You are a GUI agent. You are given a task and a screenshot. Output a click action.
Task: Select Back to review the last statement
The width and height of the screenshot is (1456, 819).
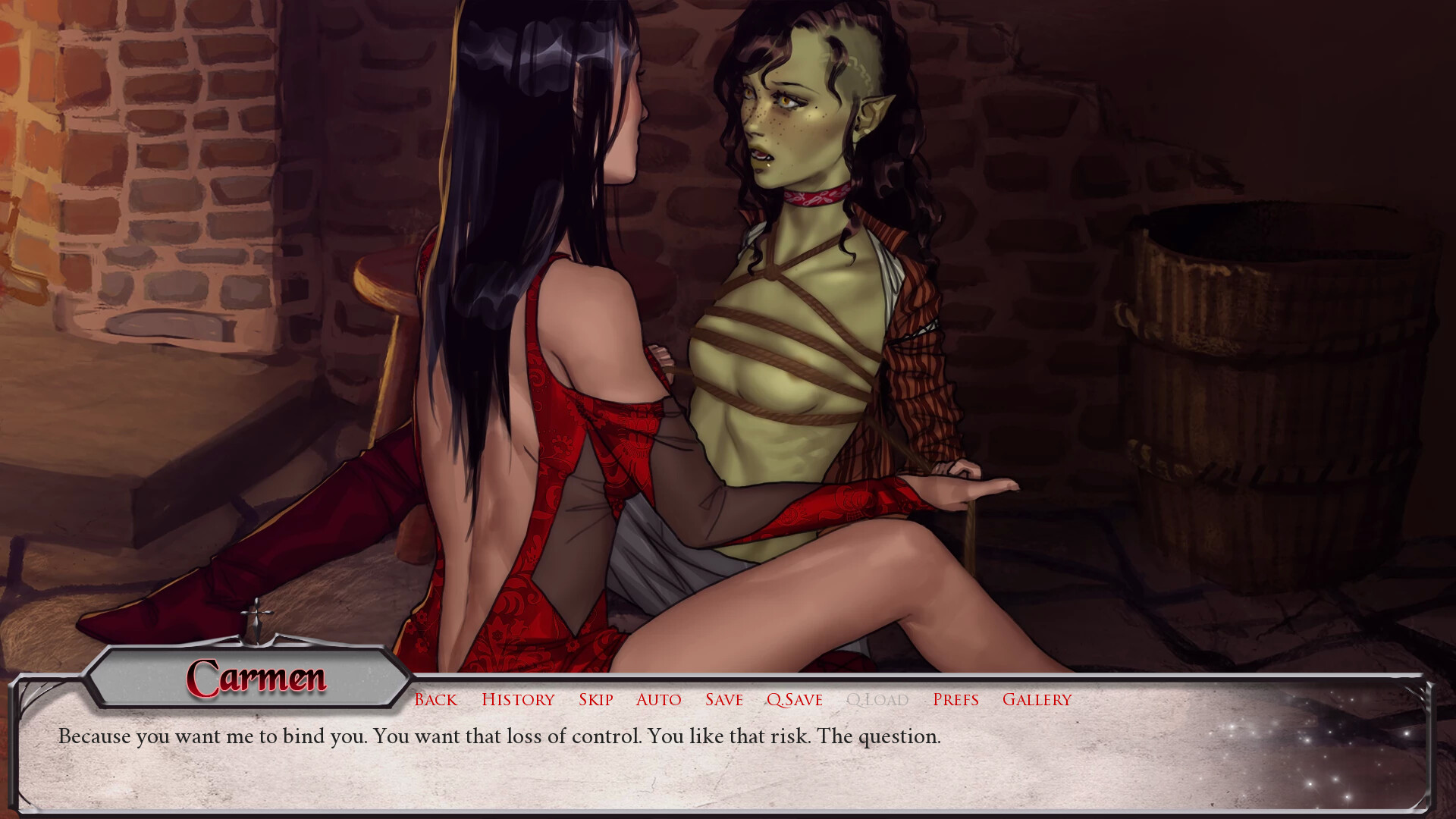[435, 699]
